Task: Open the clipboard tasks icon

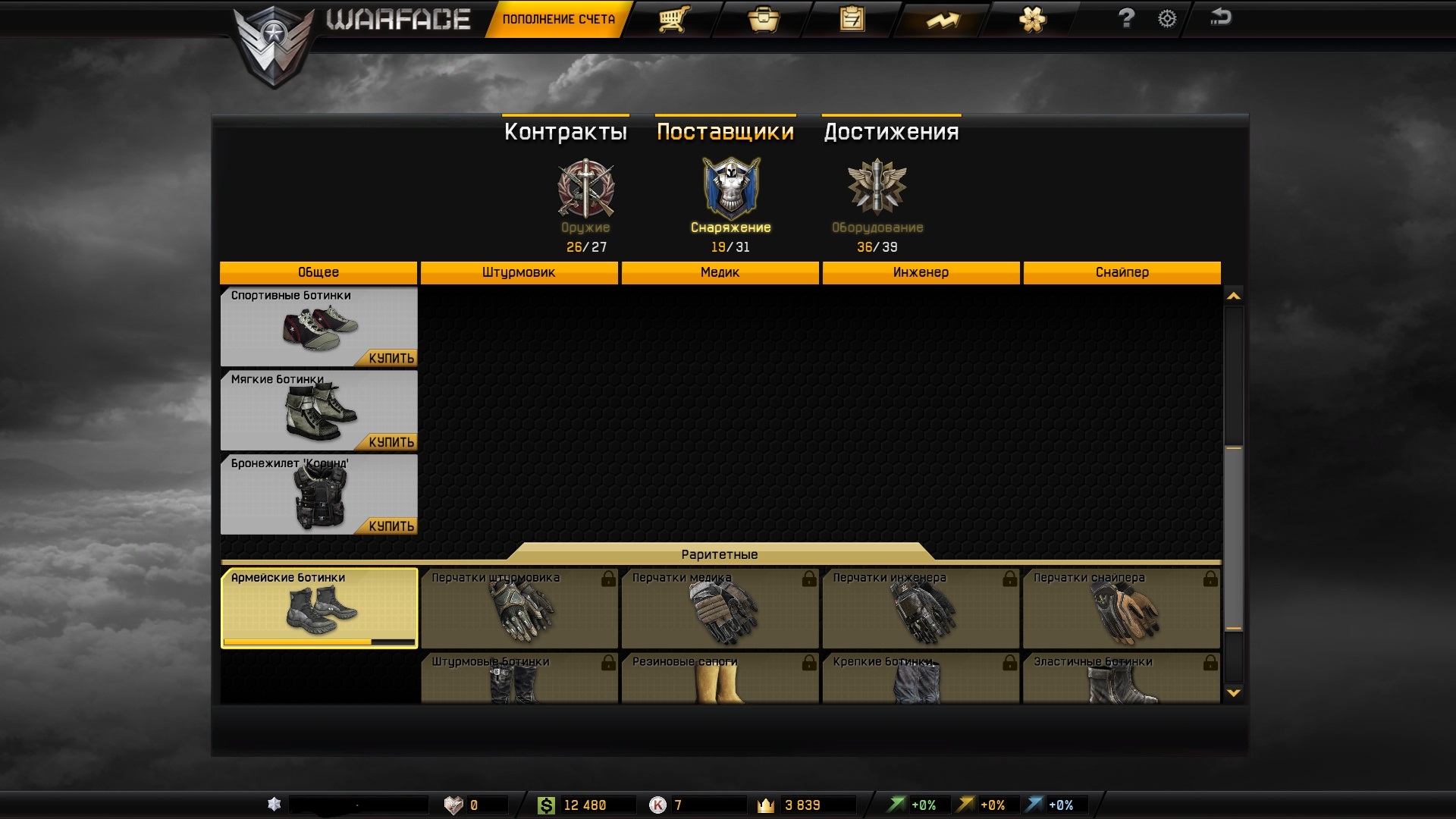Action: coord(852,19)
